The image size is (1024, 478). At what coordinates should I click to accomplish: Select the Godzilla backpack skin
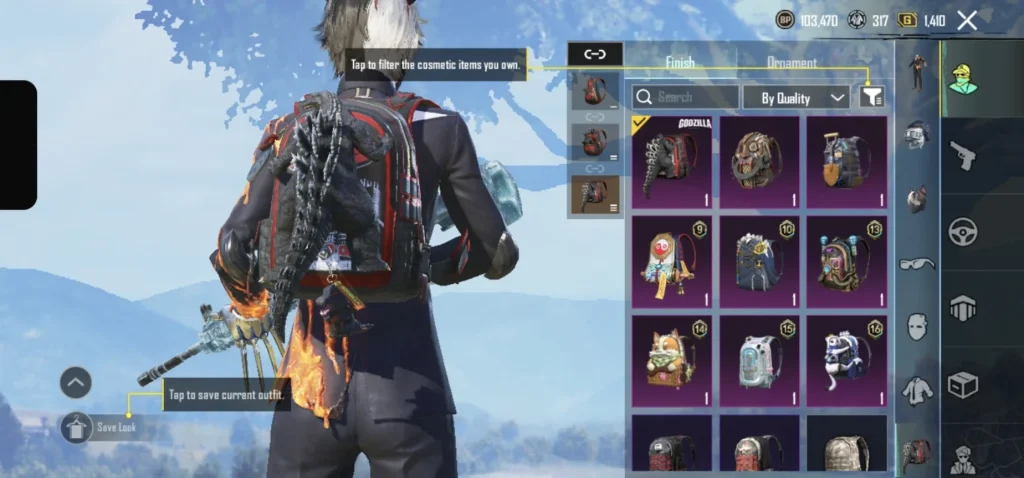pos(672,161)
